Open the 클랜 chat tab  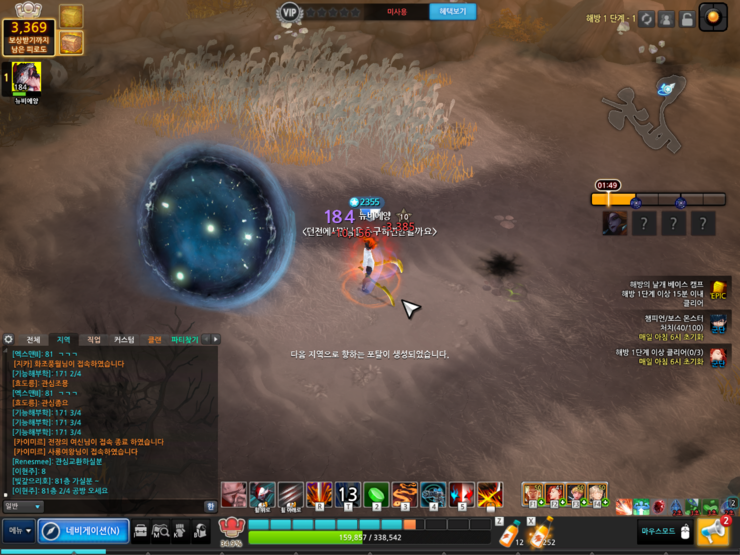pyautogui.click(x=154, y=340)
